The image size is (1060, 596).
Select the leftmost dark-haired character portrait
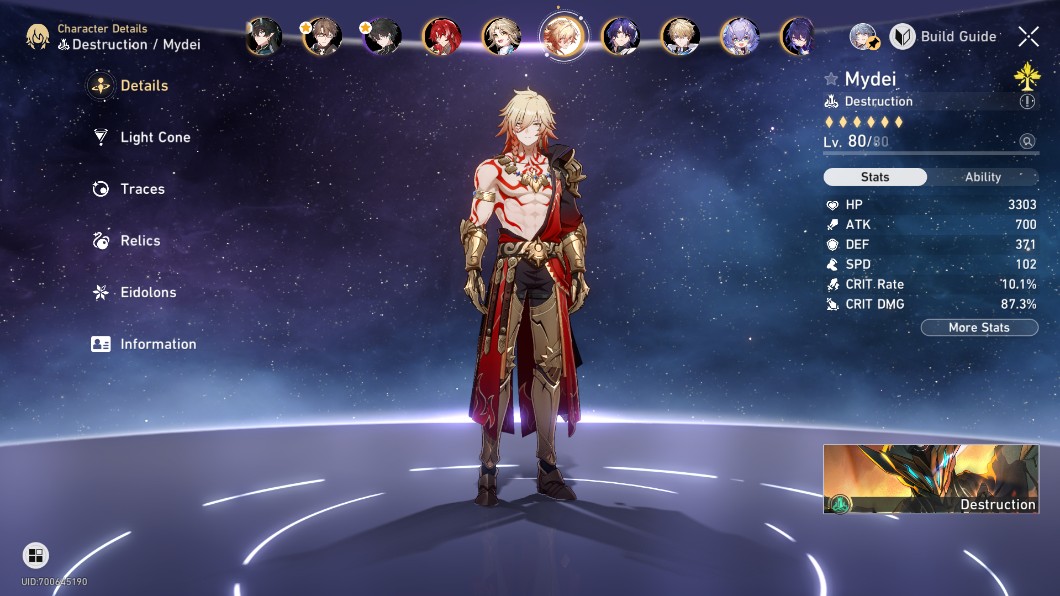[264, 36]
